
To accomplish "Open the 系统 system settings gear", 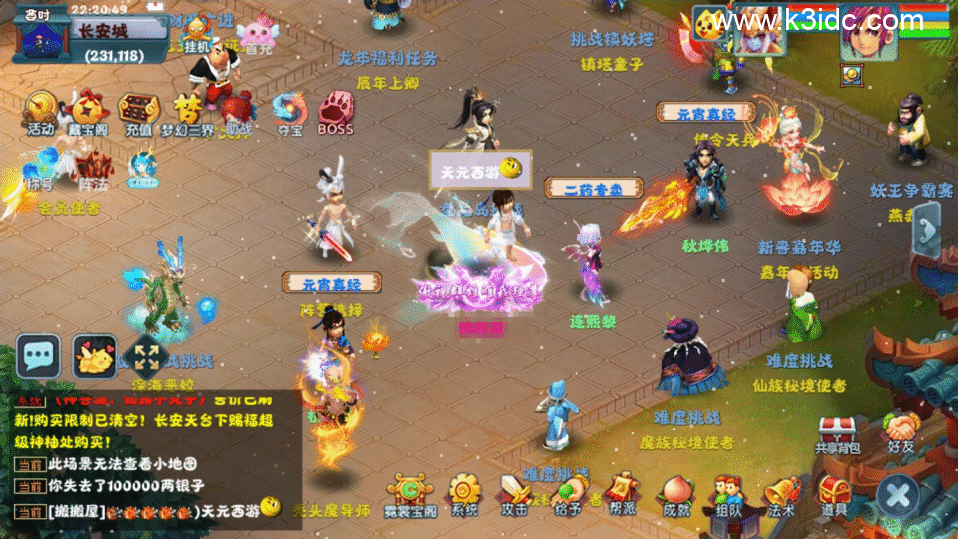I will tap(464, 494).
